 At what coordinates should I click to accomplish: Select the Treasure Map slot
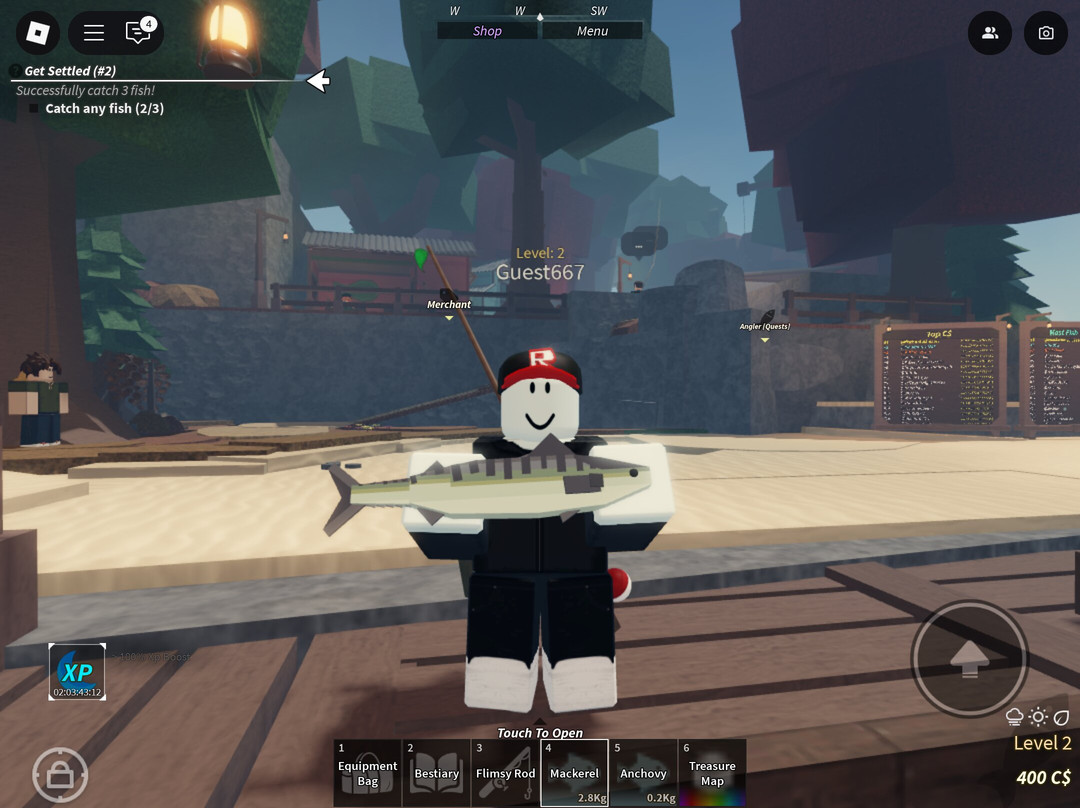tap(712, 773)
